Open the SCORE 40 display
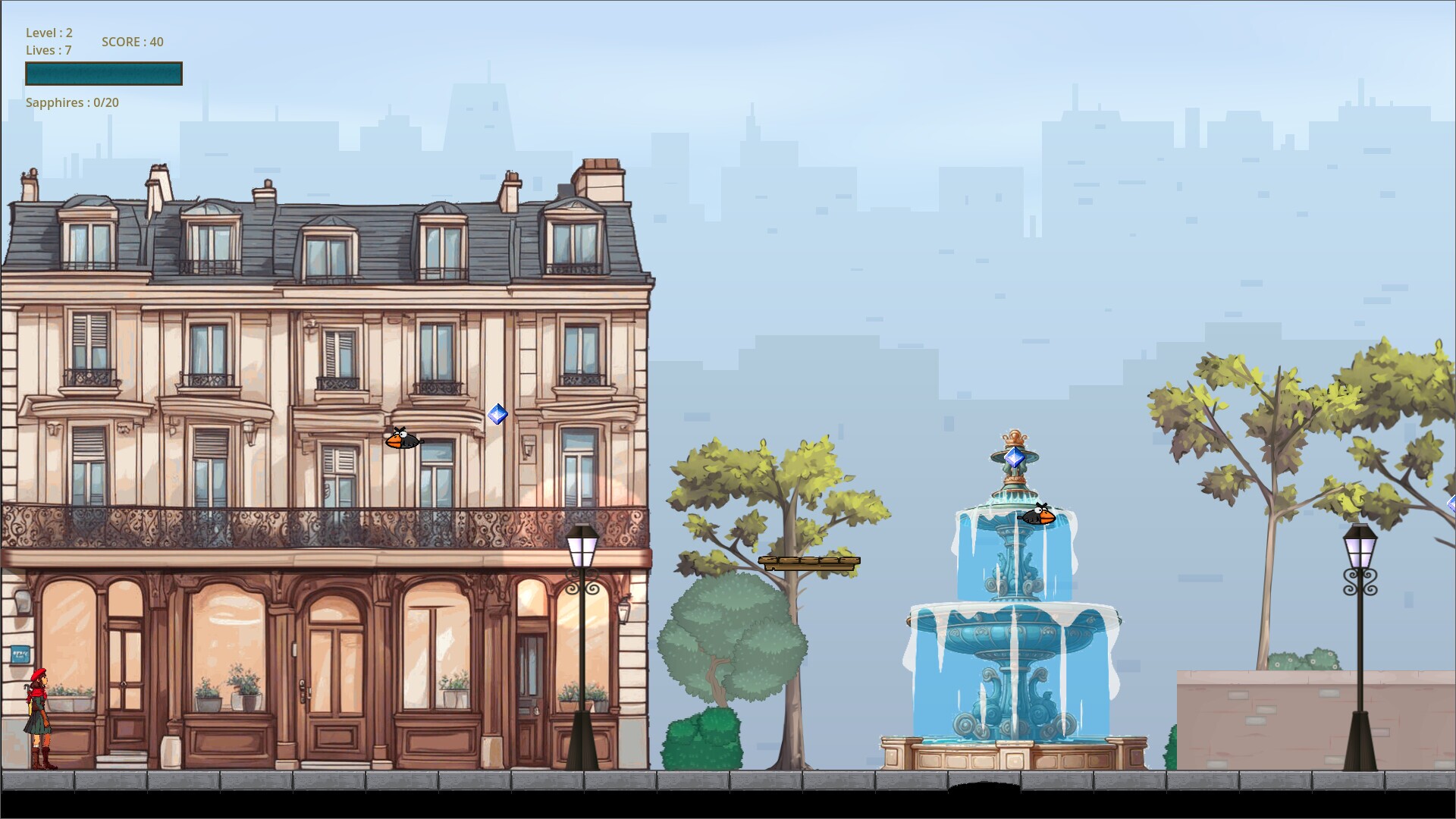Image resolution: width=1456 pixels, height=819 pixels. pos(131,42)
